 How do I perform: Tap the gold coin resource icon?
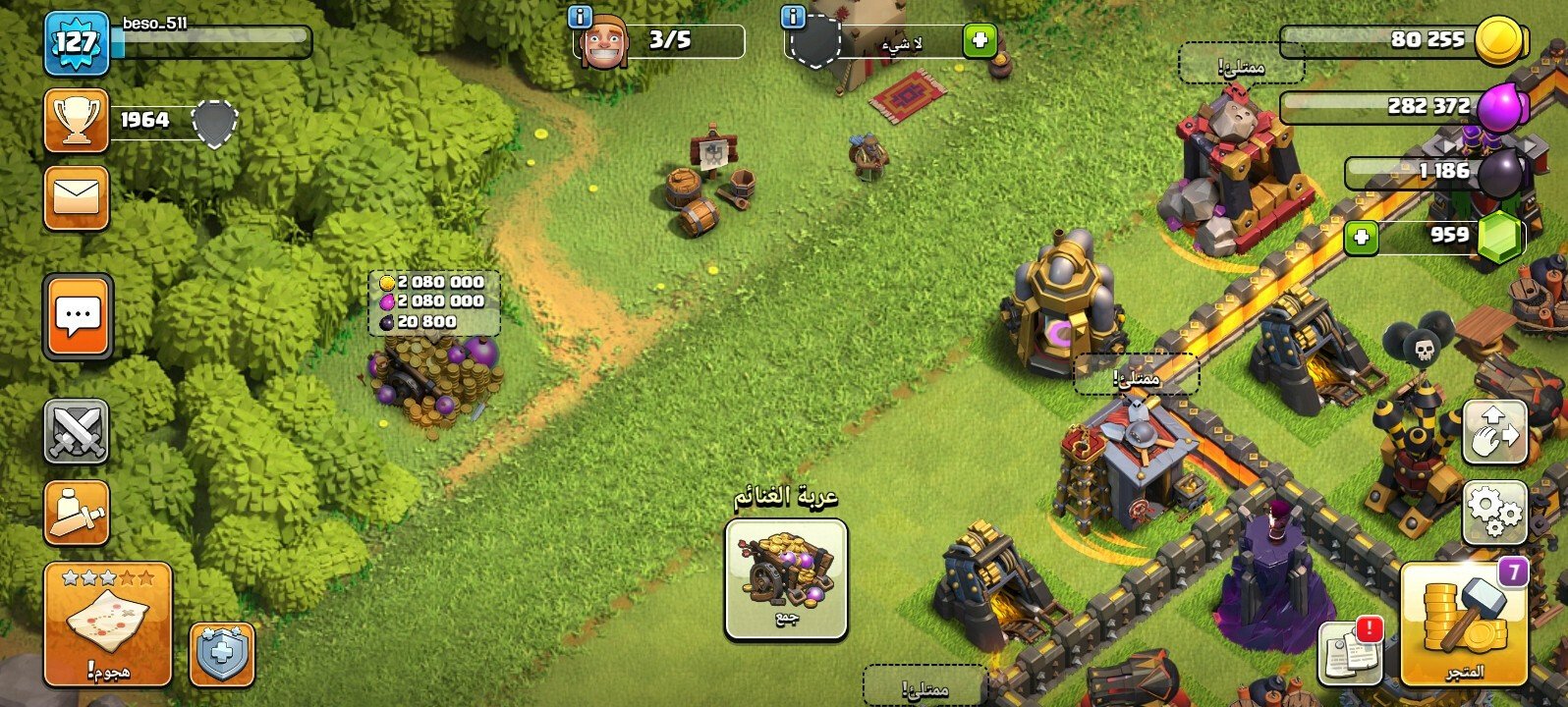coord(1501,41)
